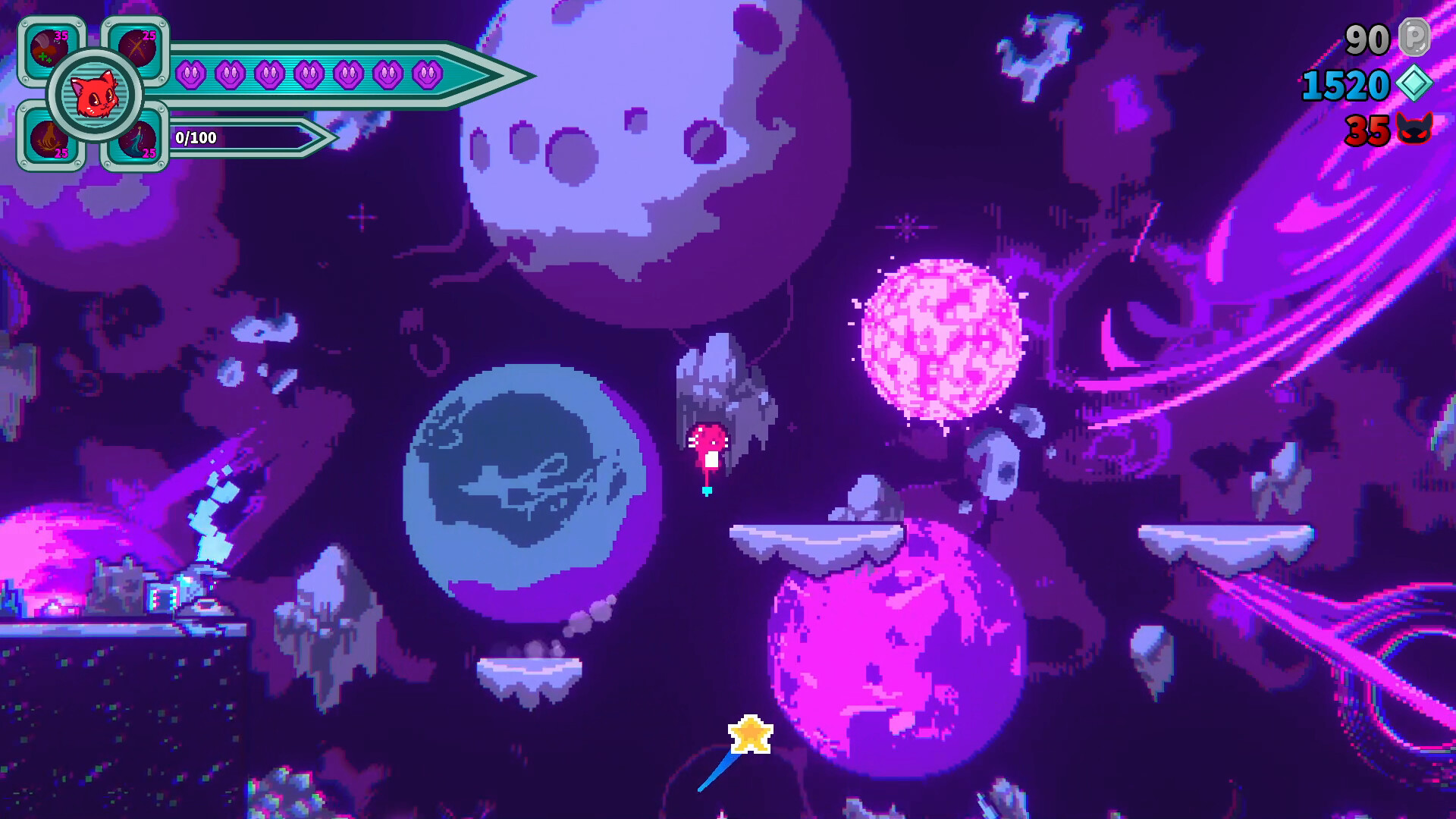Activate the healing ability with green plus signs

(50, 49)
